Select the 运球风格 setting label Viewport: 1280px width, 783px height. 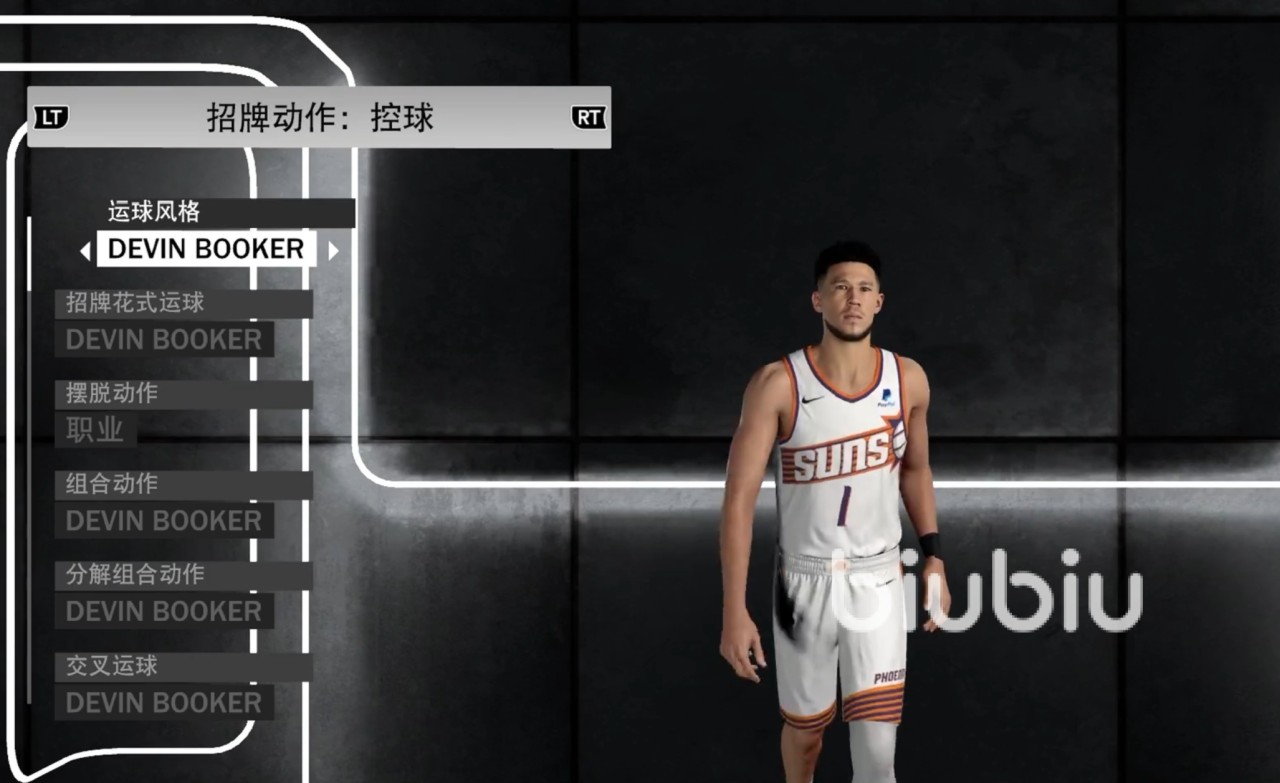tap(155, 212)
